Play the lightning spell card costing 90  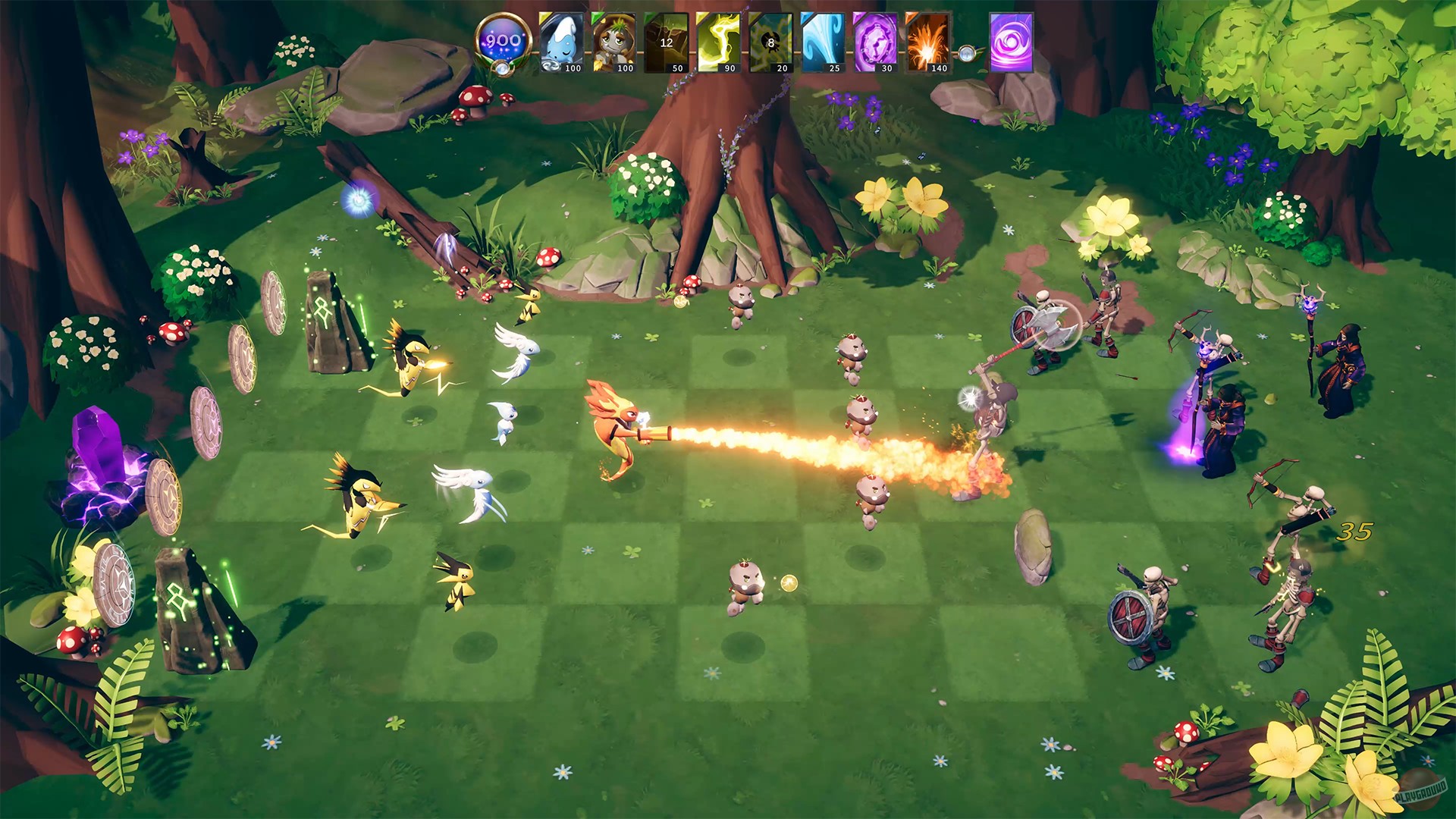717,42
